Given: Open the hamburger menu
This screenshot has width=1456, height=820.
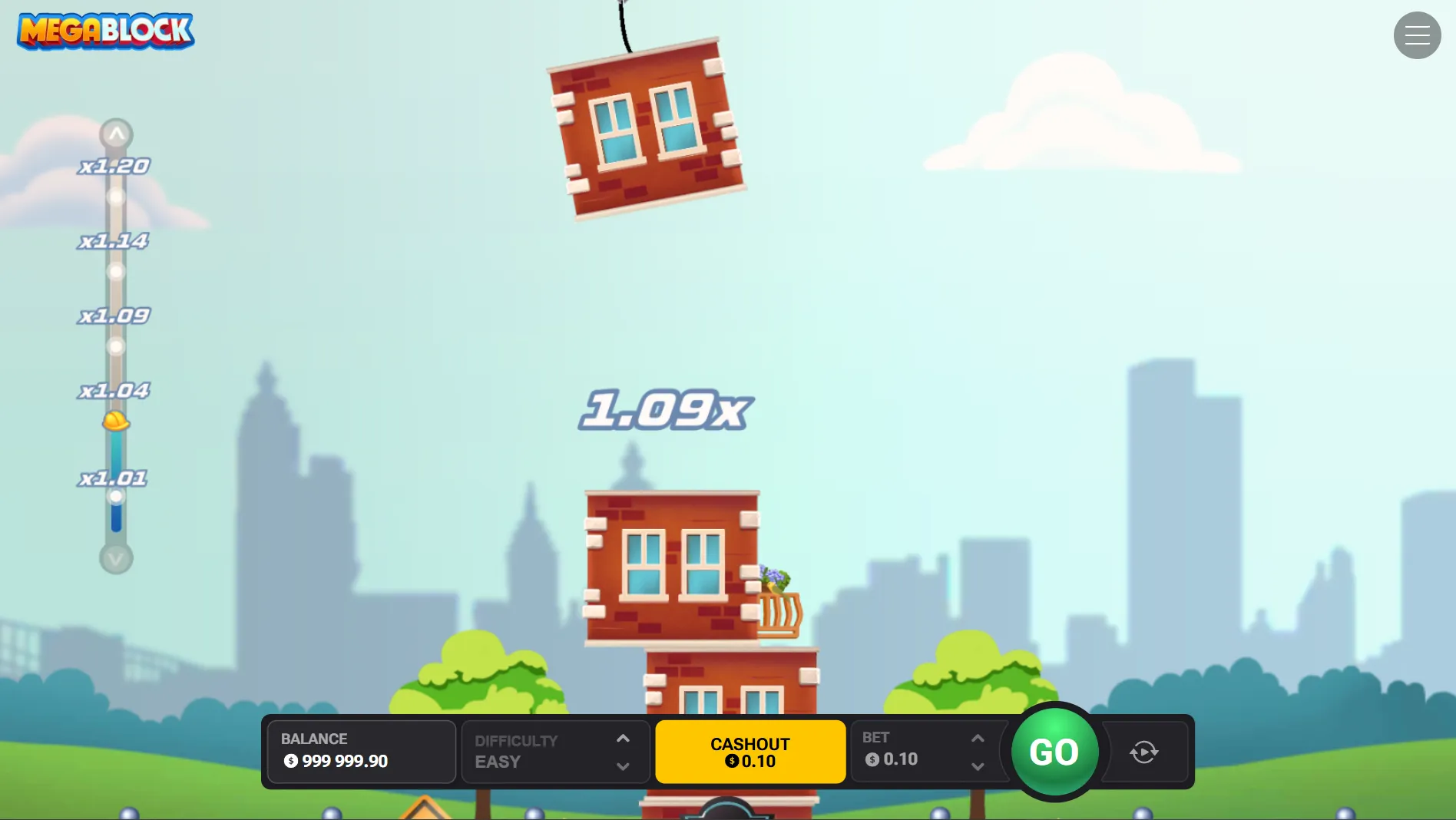Looking at the screenshot, I should [x=1417, y=35].
